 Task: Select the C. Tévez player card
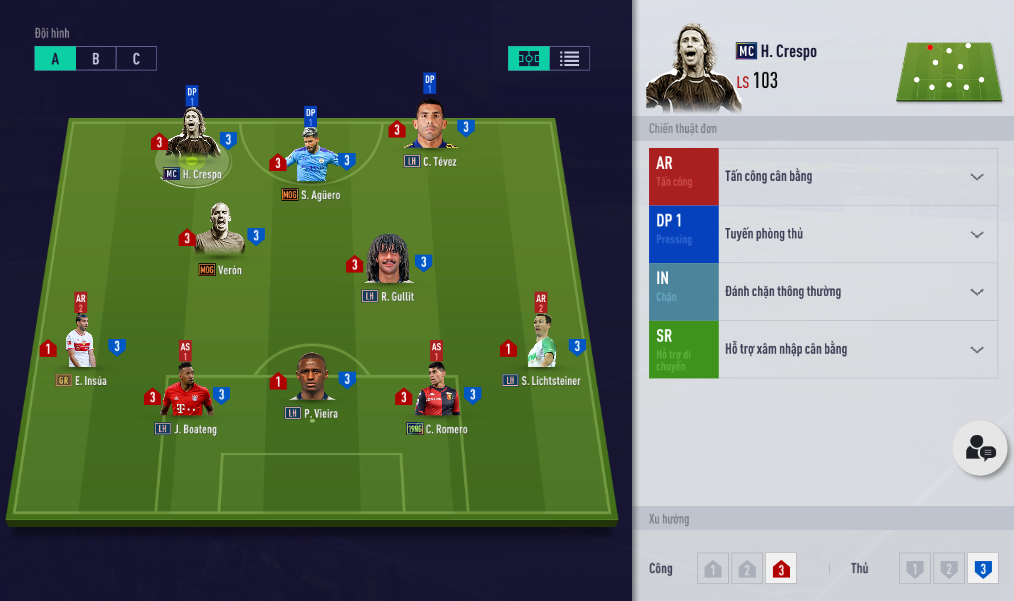coord(431,128)
